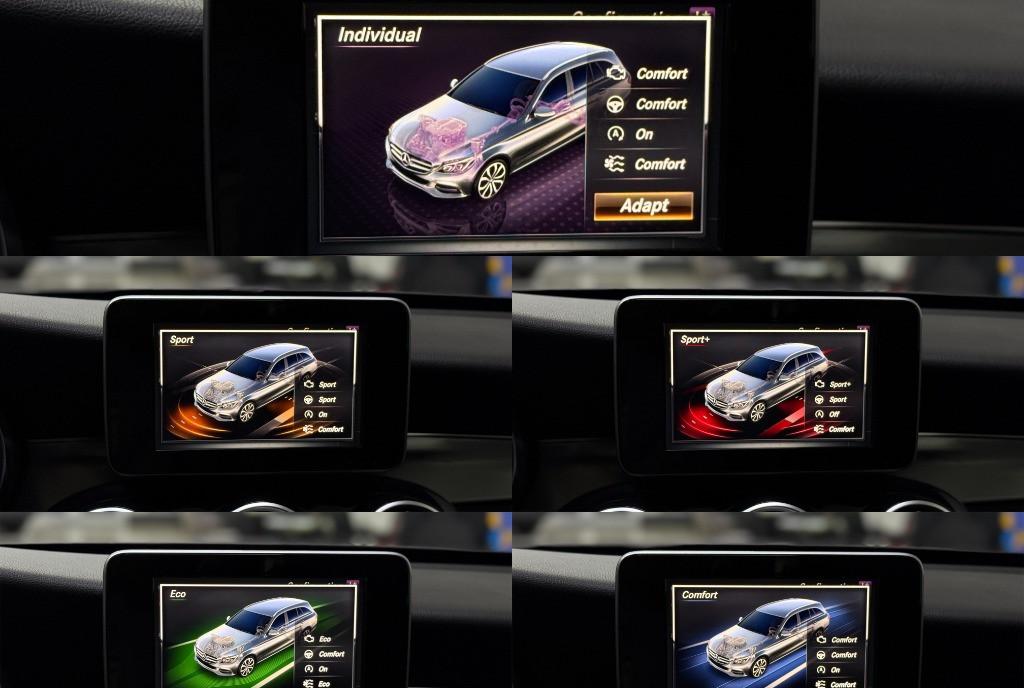Select the Adapt button
1024x688 pixels.
pyautogui.click(x=643, y=206)
